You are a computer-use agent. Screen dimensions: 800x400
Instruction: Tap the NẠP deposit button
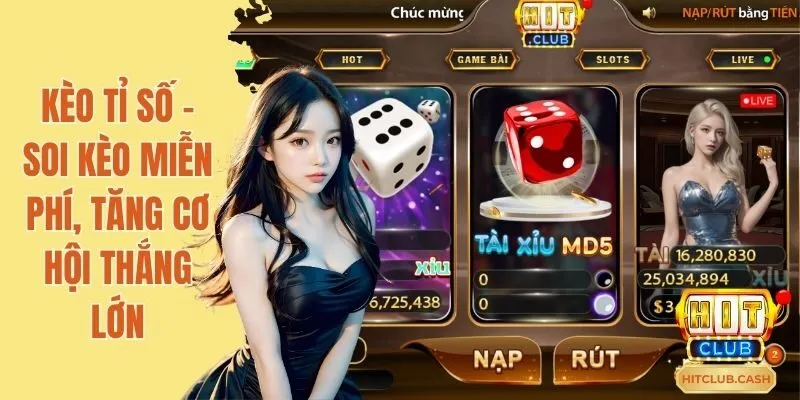[x=484, y=357]
